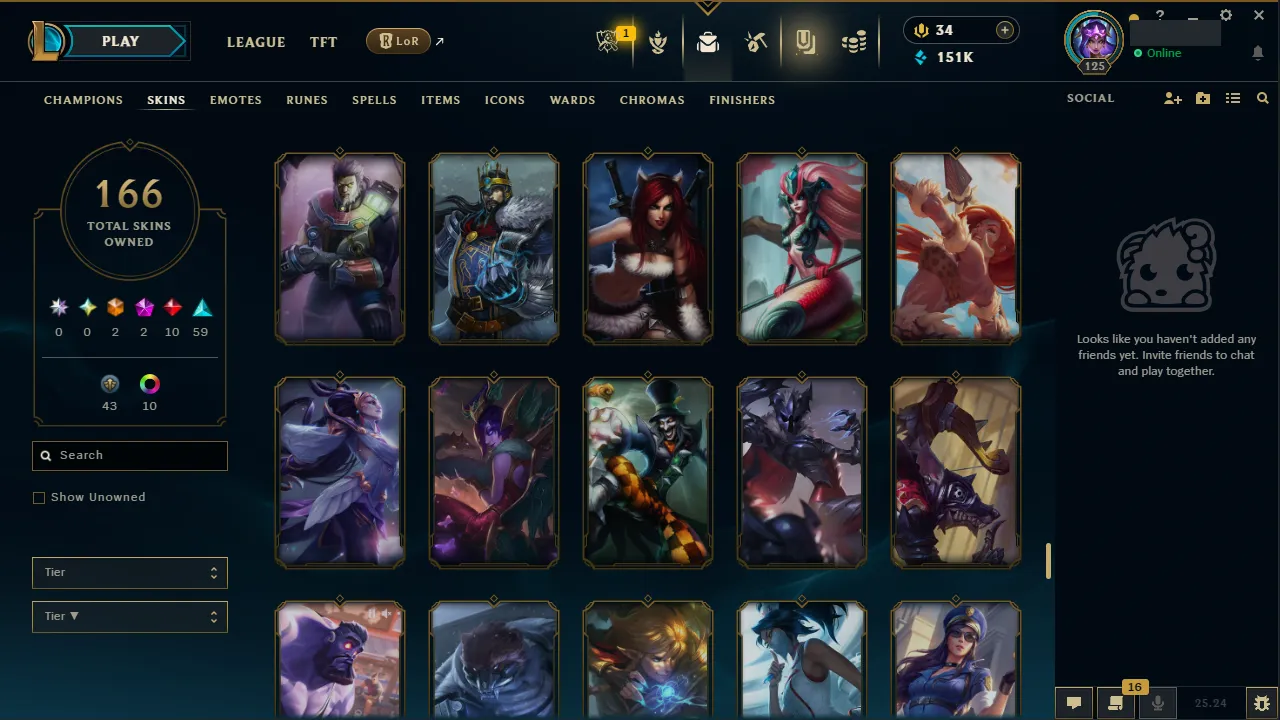Viewport: 1280px width, 720px height.
Task: Open the notifications bell icon
Action: pos(1258,52)
